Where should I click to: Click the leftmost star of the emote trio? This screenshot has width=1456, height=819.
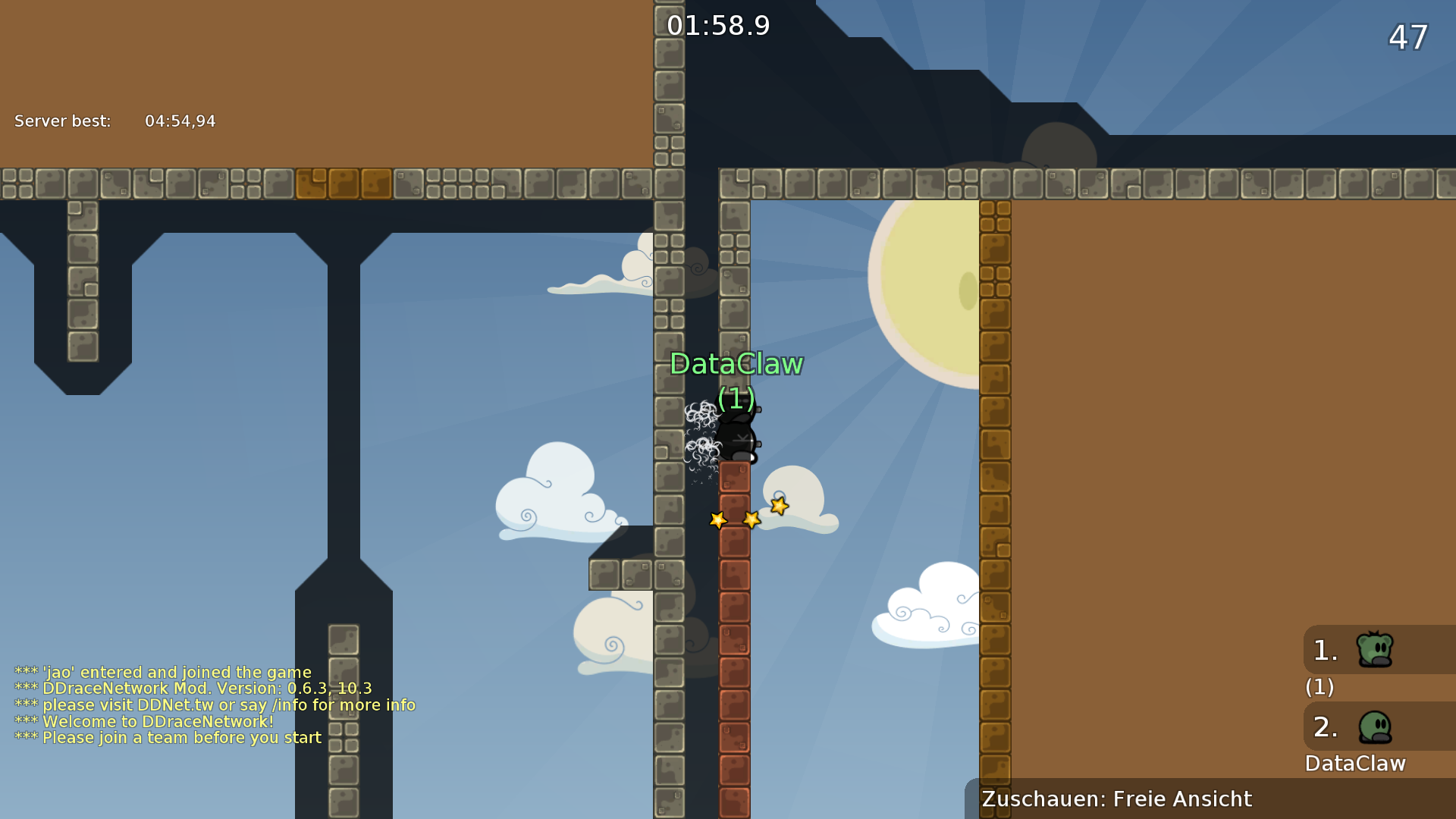coord(717,521)
